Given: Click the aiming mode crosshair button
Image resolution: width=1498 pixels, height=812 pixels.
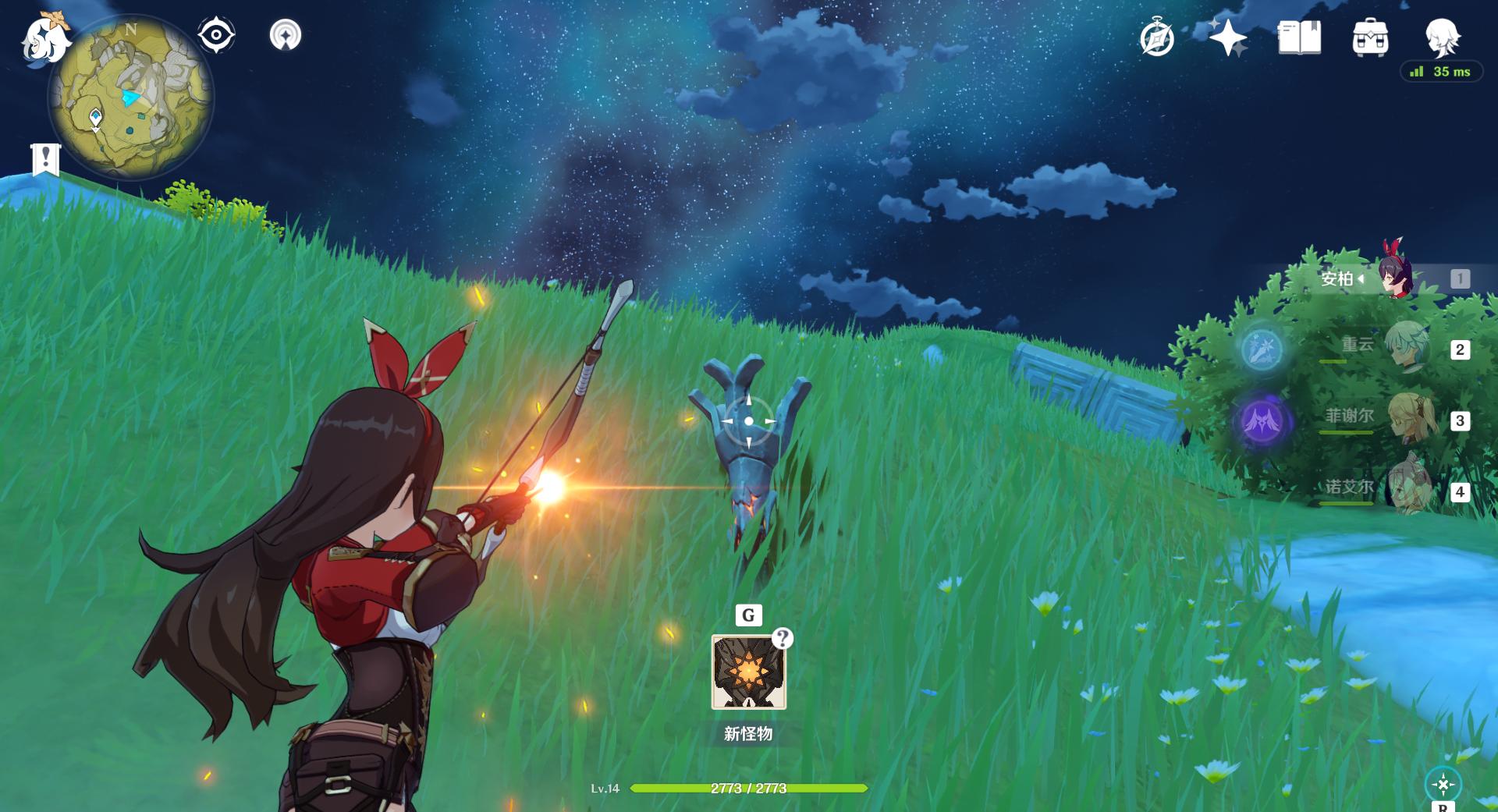Looking at the screenshot, I should (1443, 784).
